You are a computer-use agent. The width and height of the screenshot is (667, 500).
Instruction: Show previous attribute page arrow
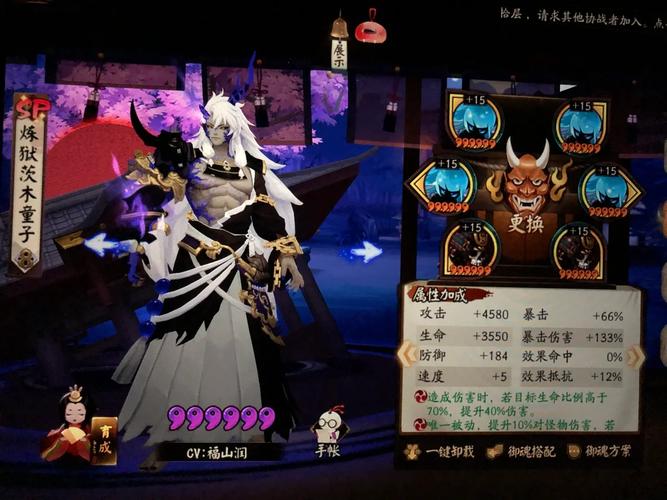[407, 354]
